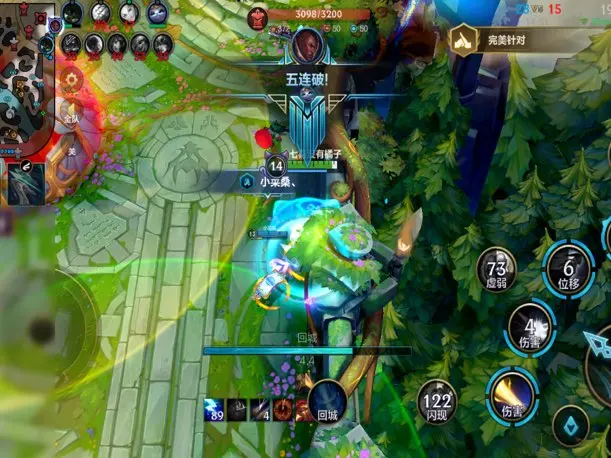The image size is (611, 458).
Task: Tap the orange fiery ring item icon
Action: tap(283, 408)
